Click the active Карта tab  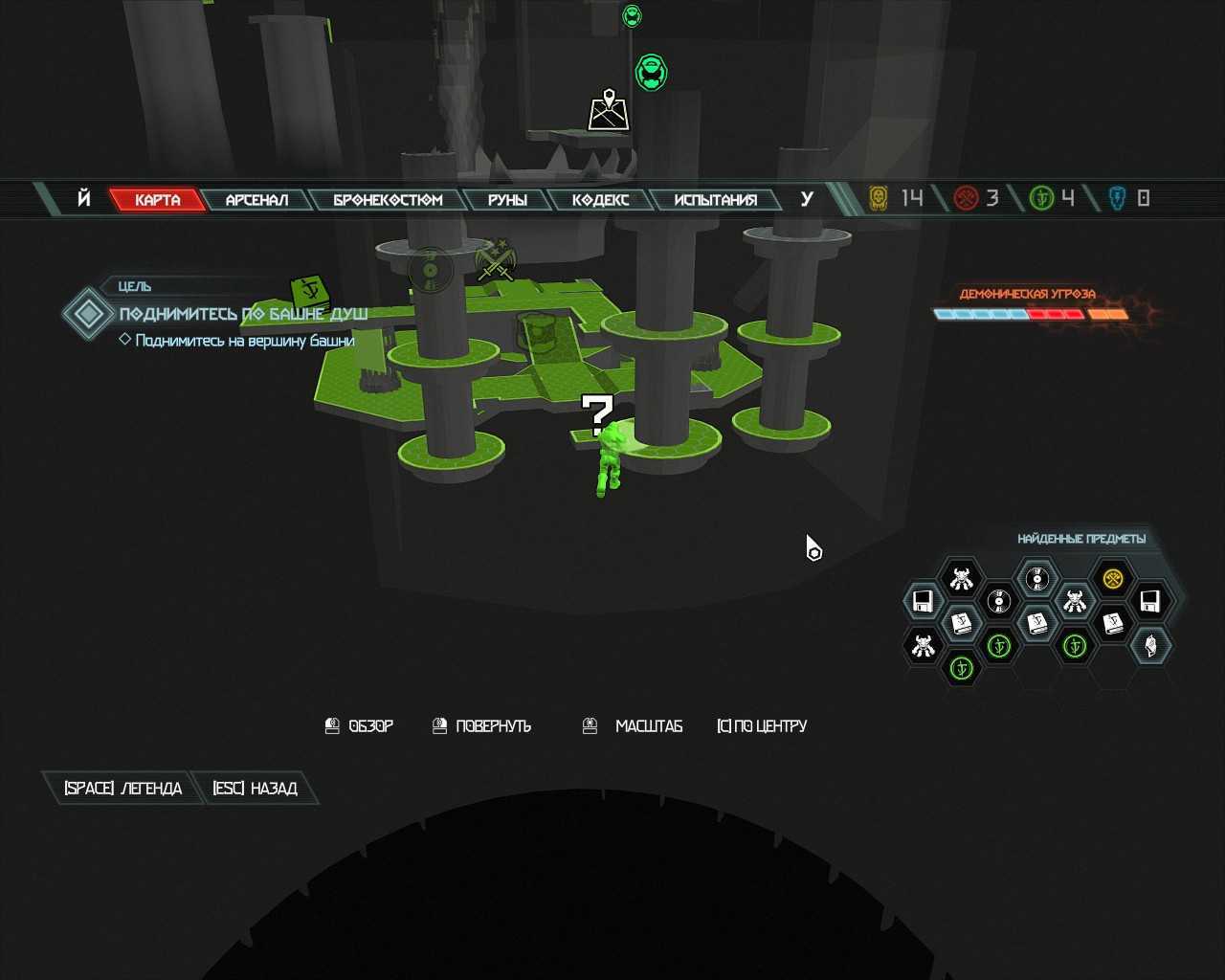[x=157, y=200]
